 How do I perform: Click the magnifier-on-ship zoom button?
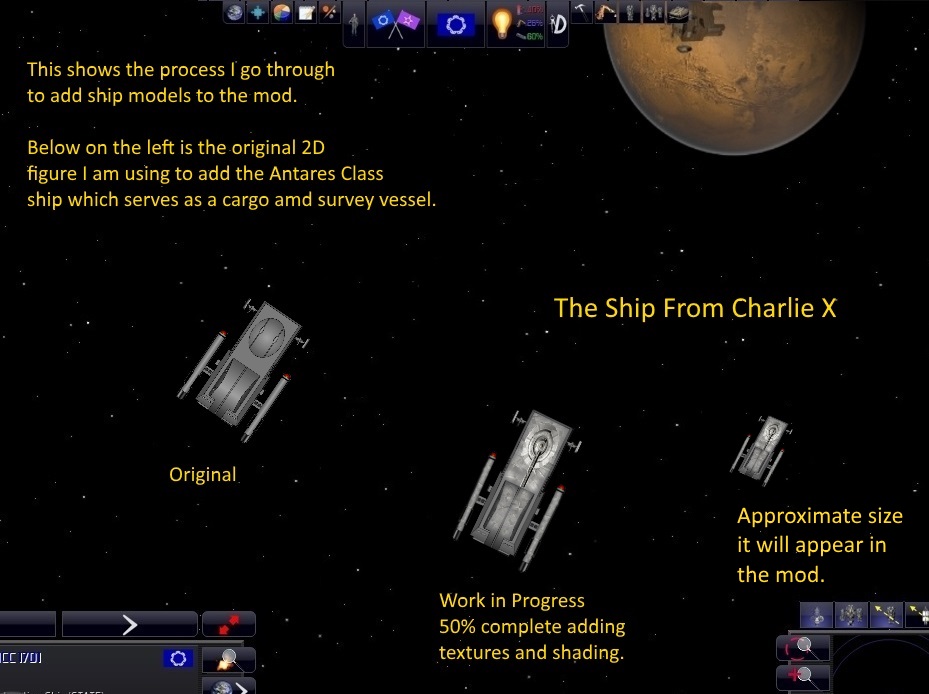[x=228, y=659]
